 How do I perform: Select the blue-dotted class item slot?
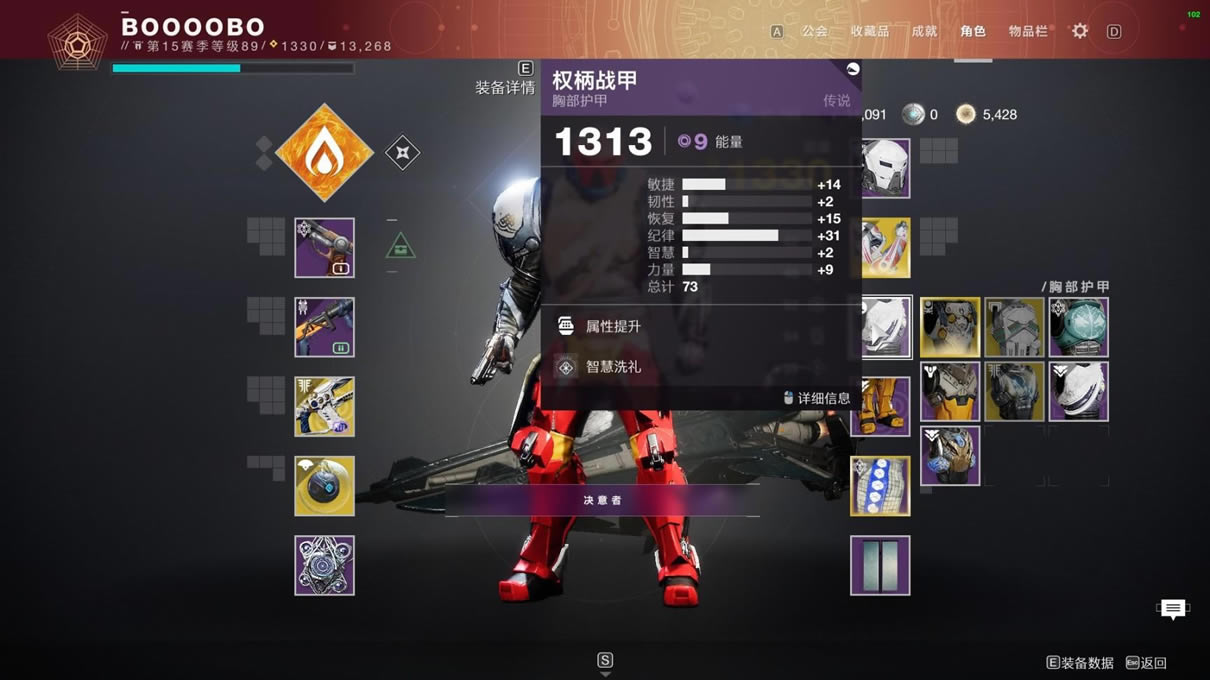[880, 486]
